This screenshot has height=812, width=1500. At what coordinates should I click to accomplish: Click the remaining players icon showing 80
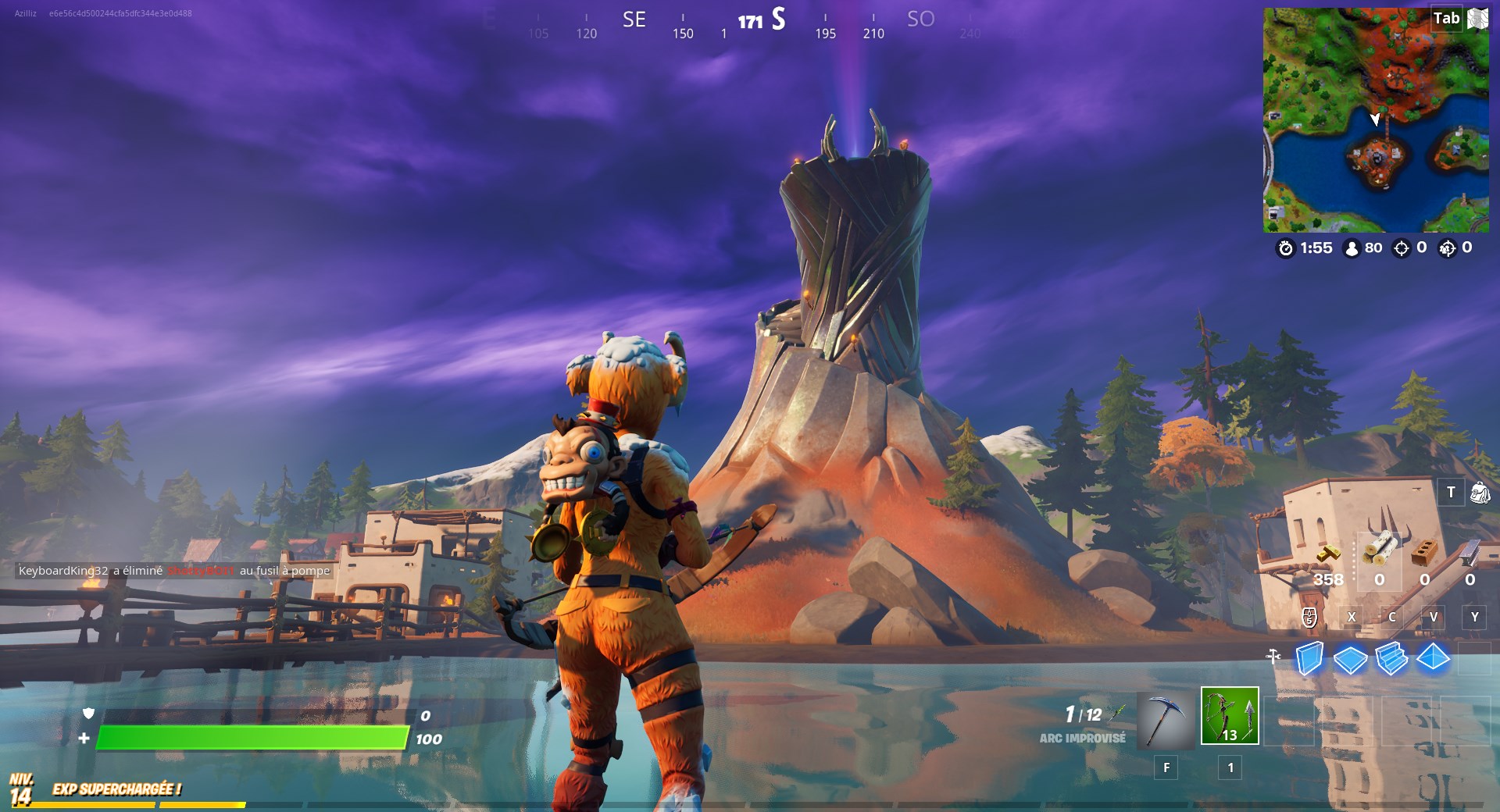[1352, 248]
